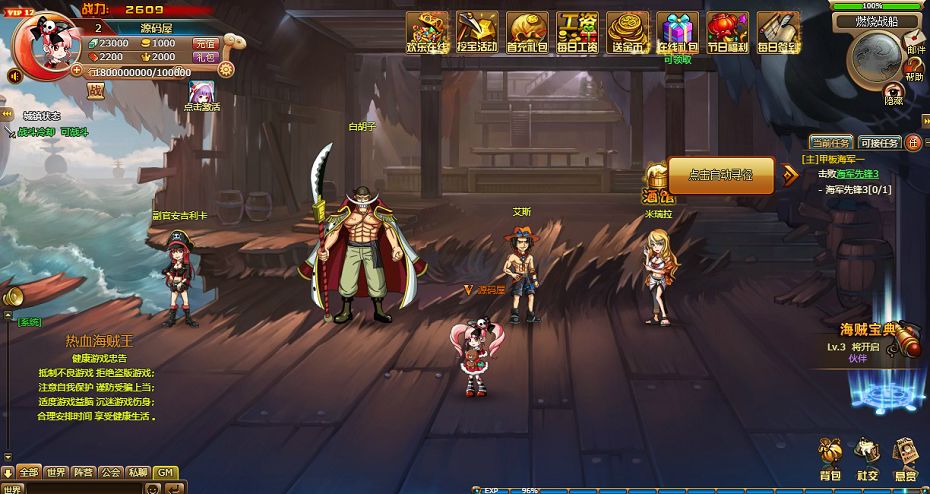Open the purple 礼包 gift button
This screenshot has height=494, width=930.
[x=205, y=58]
